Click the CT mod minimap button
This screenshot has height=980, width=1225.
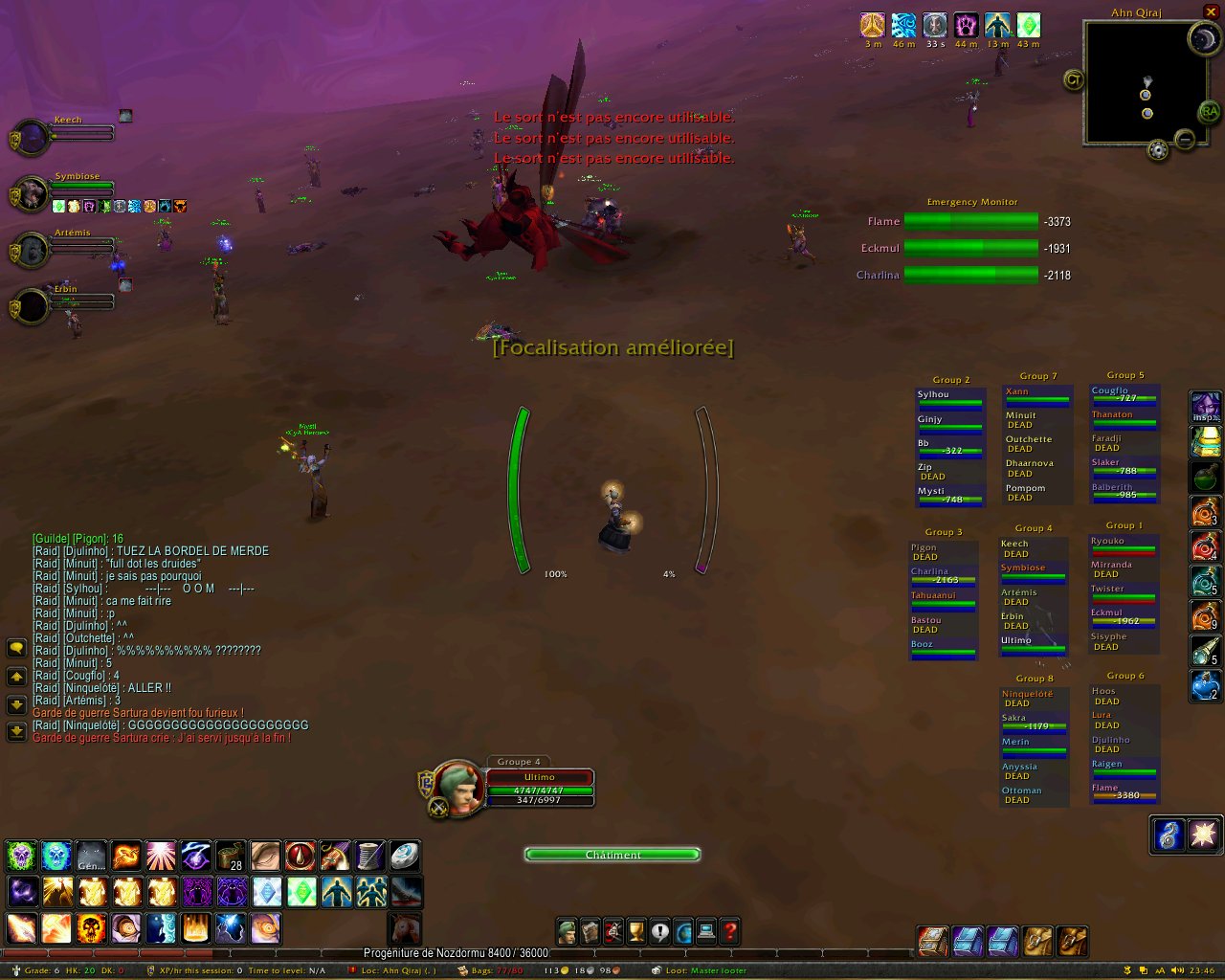(1074, 80)
